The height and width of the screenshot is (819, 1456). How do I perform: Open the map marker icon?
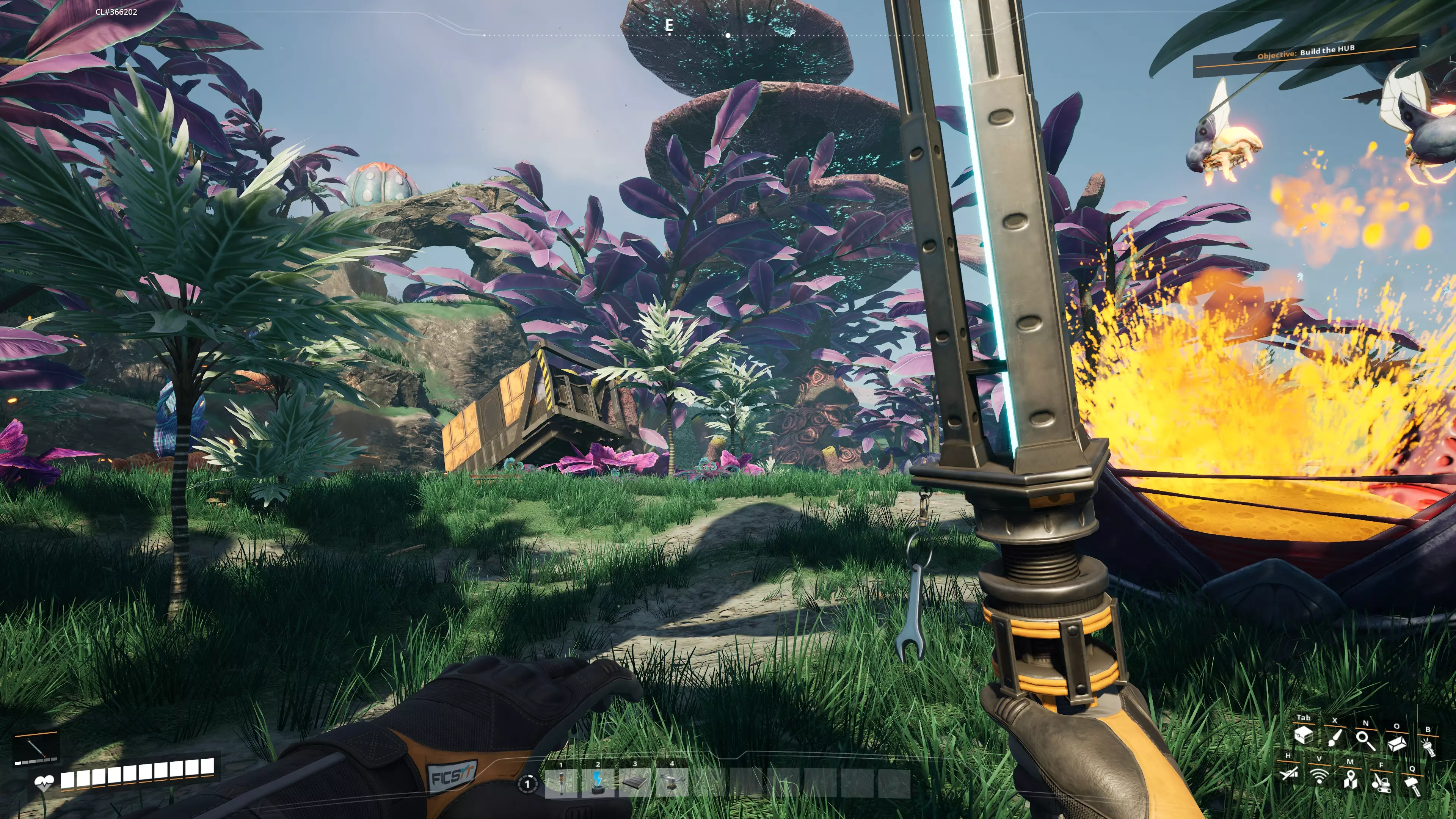(x=1350, y=780)
